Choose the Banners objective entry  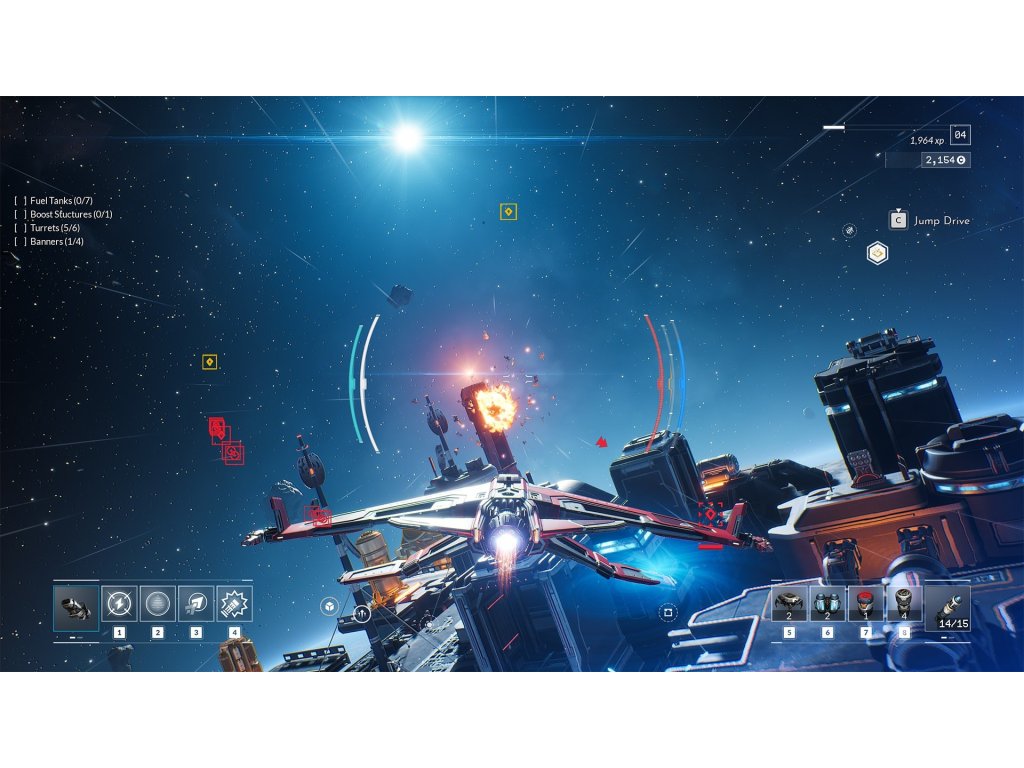56,242
